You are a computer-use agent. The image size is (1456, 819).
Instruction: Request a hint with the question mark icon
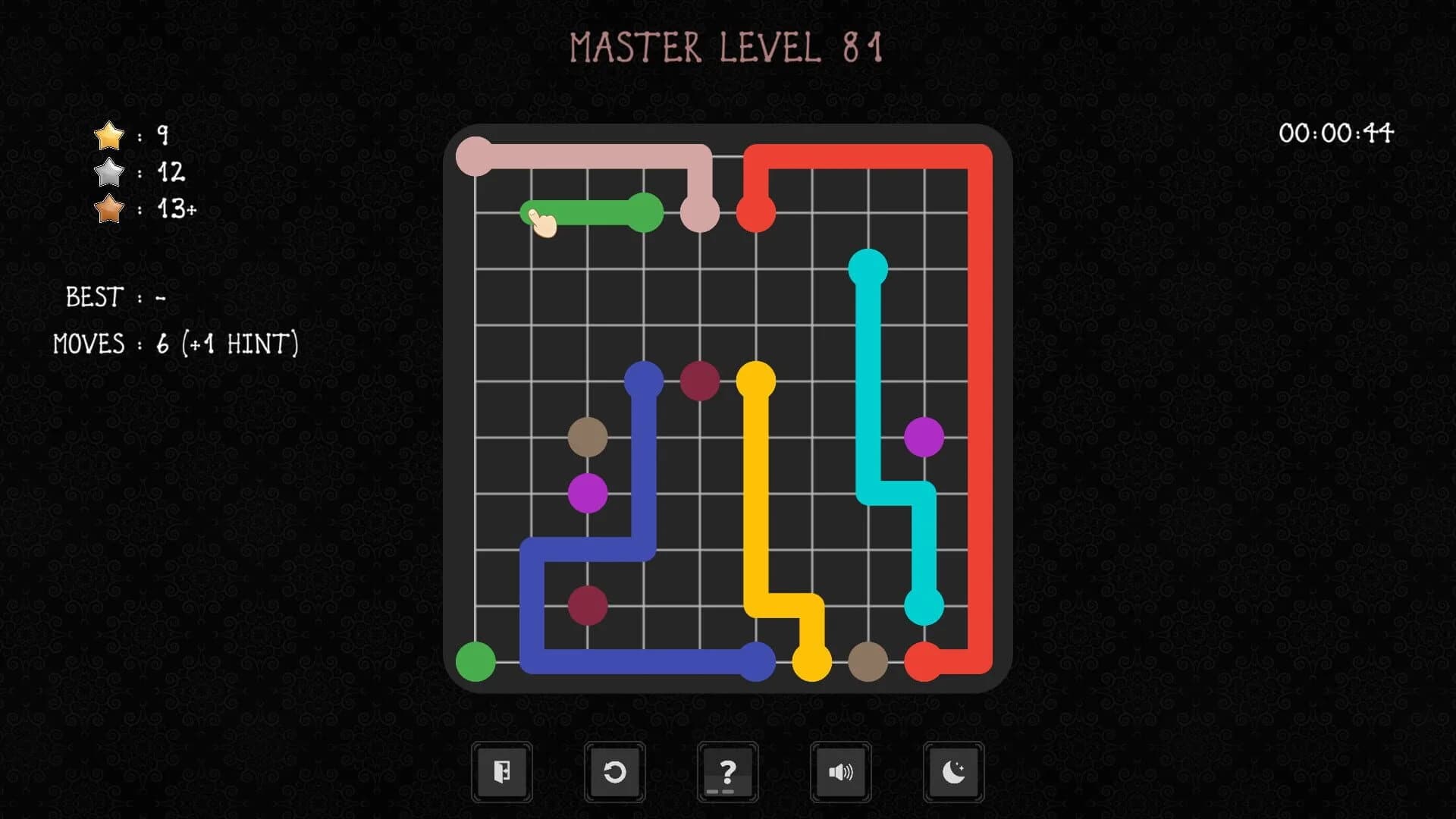[x=727, y=771]
